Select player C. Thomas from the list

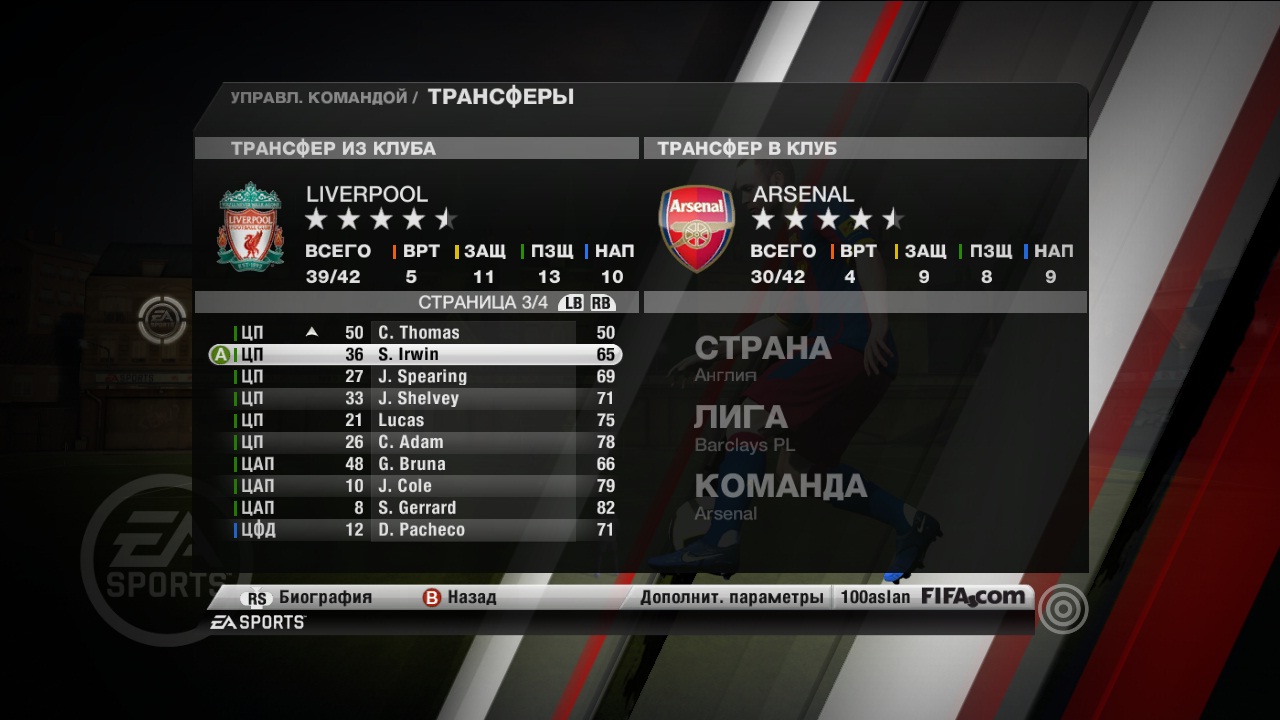point(418,332)
